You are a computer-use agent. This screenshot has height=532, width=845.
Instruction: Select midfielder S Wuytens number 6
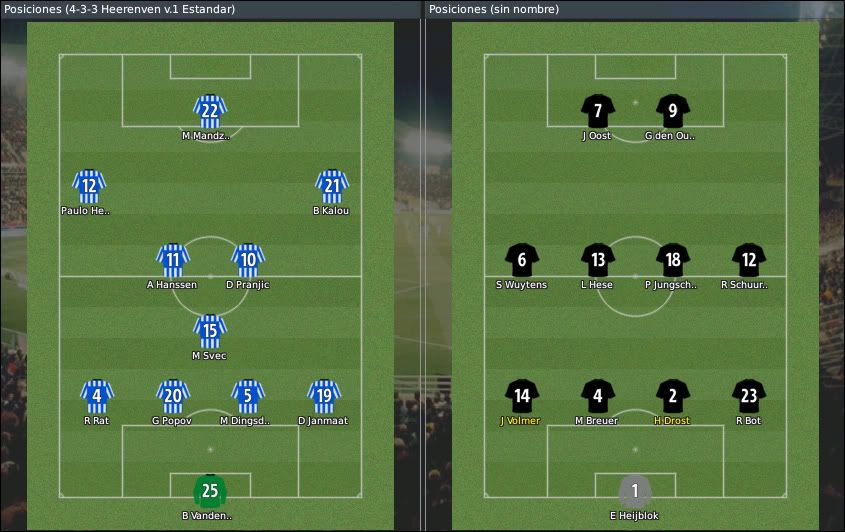pyautogui.click(x=522, y=260)
